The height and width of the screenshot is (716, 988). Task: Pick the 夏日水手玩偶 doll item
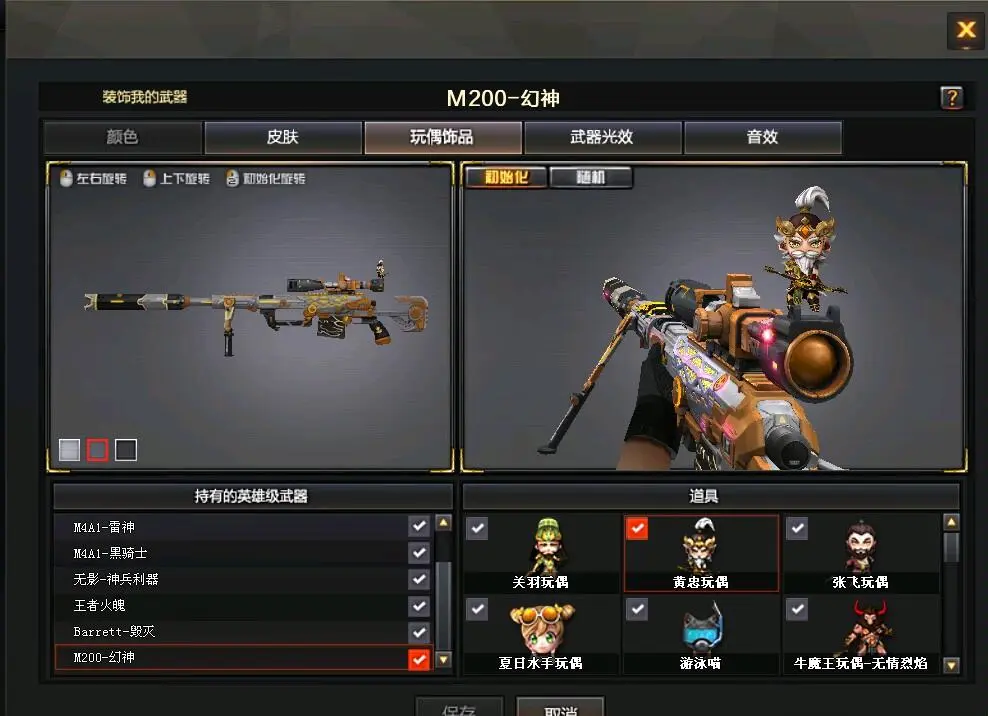[541, 634]
